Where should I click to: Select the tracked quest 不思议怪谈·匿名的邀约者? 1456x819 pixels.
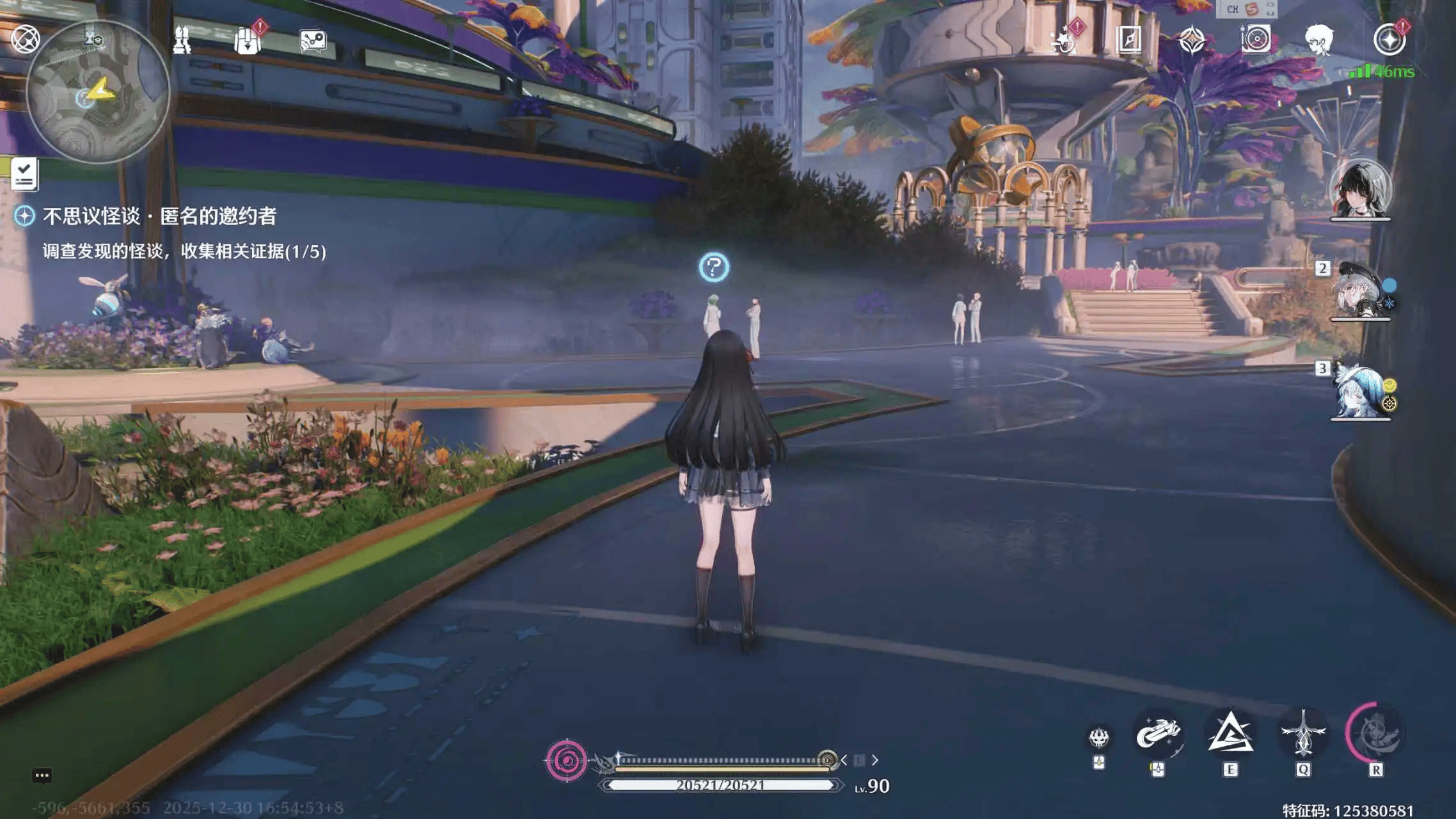click(x=159, y=216)
